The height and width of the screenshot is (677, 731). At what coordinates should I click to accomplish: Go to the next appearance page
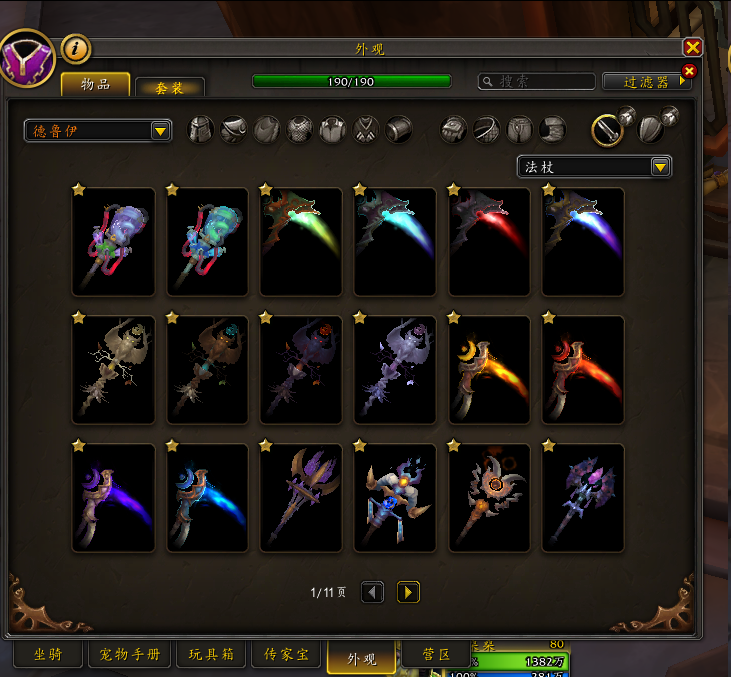(408, 592)
